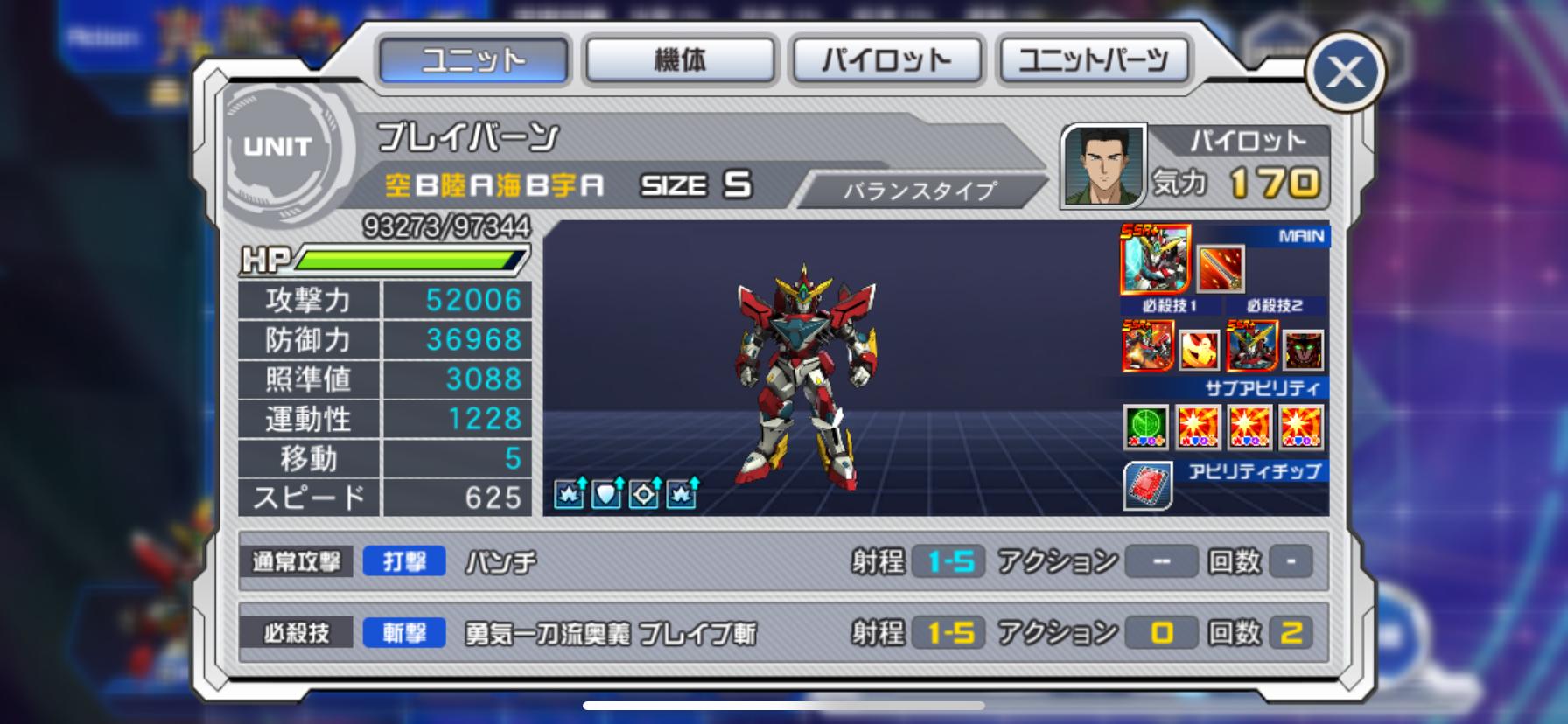1568x724 pixels.
Task: Select the MAIN SSR+ unit part card
Action: tap(1155, 259)
